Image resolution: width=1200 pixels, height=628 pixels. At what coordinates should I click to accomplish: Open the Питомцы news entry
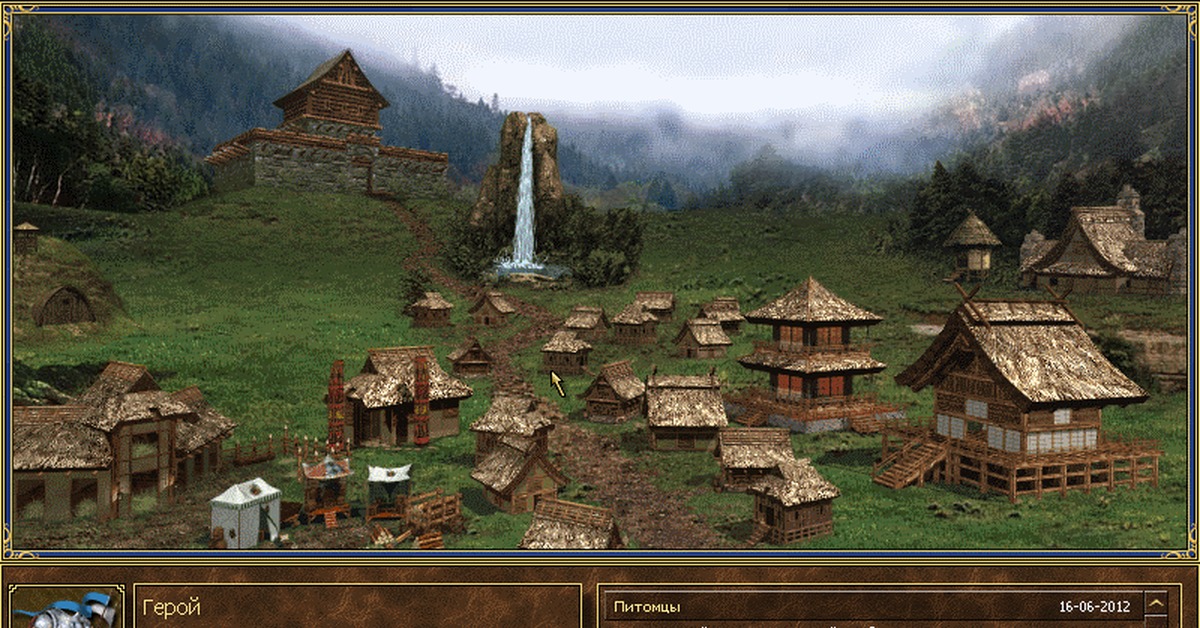648,607
